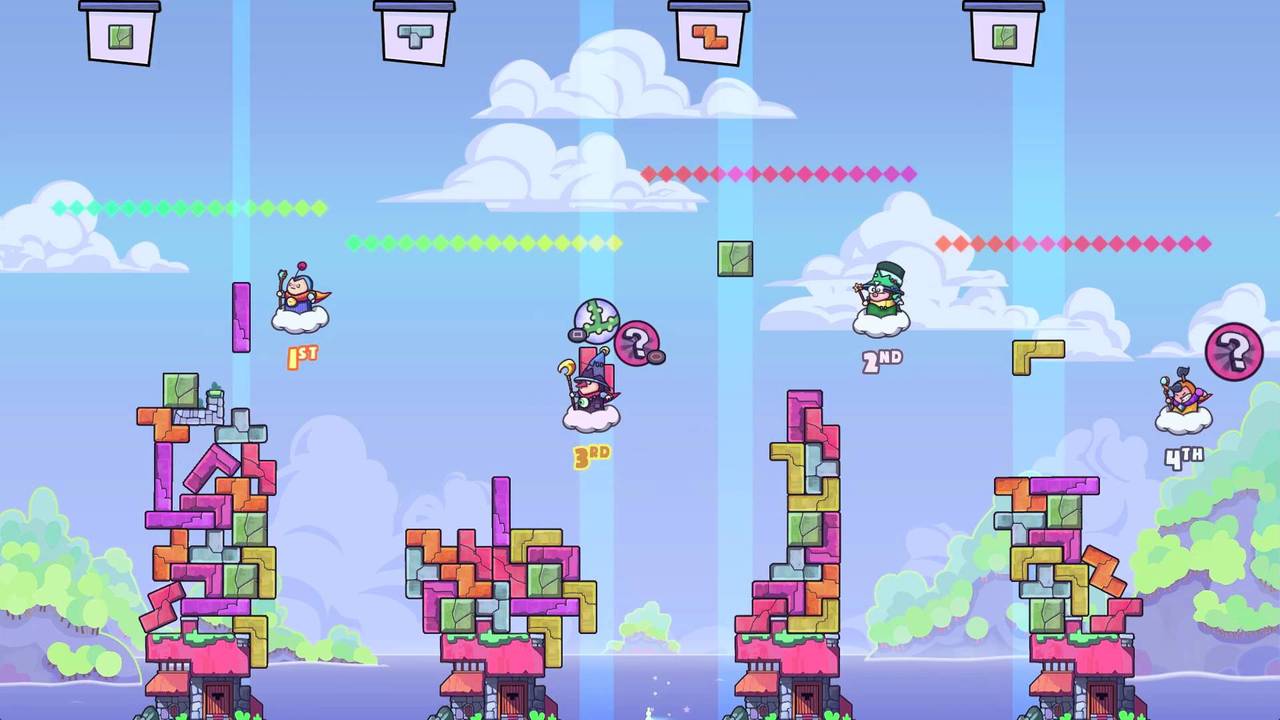
Task: Select the mystery spell bubble beside the globe
Action: coord(636,343)
